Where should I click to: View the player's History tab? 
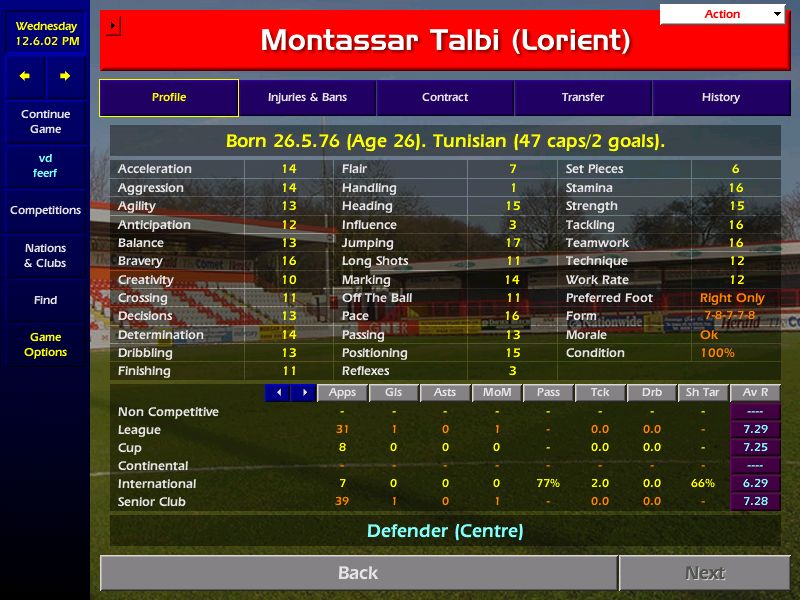point(720,98)
